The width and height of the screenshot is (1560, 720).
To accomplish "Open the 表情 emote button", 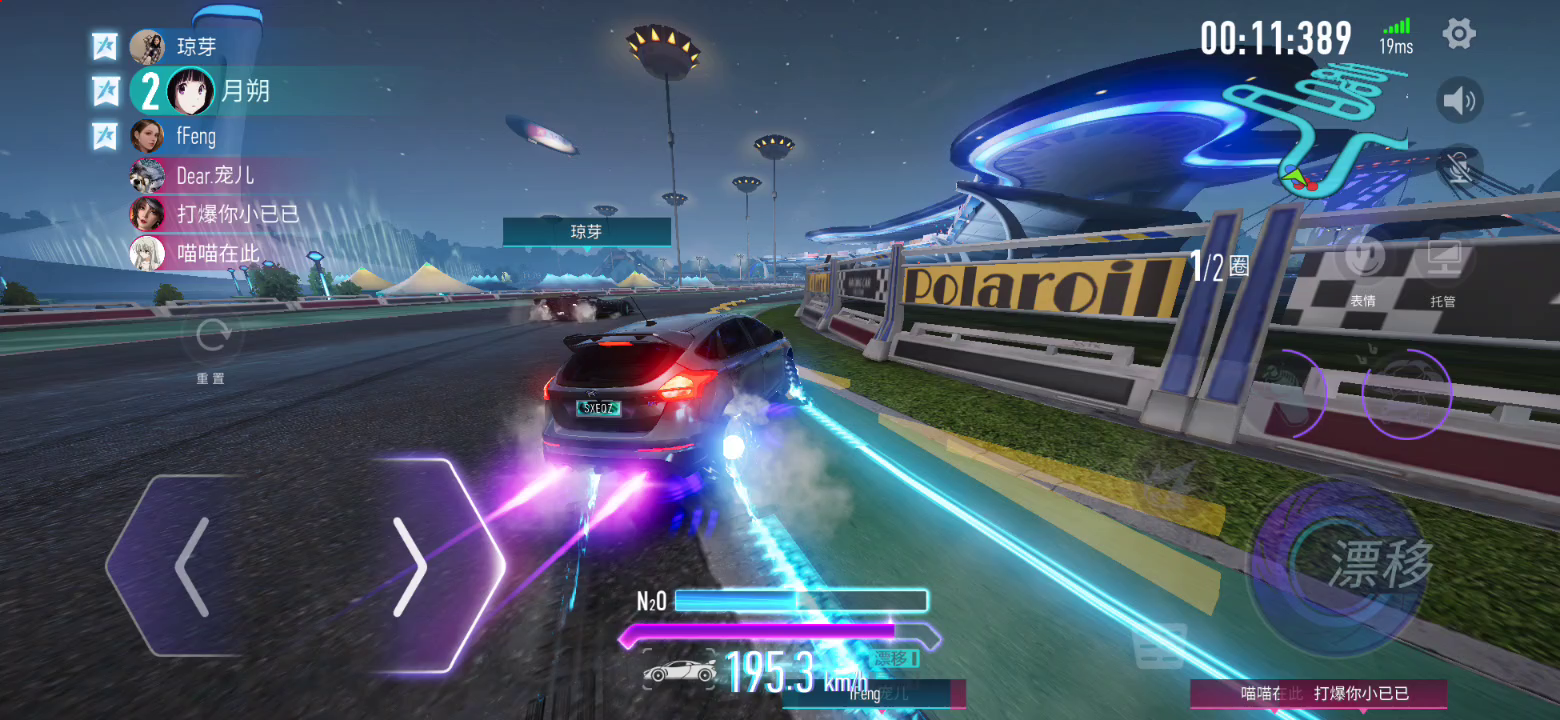I will 1363,261.
